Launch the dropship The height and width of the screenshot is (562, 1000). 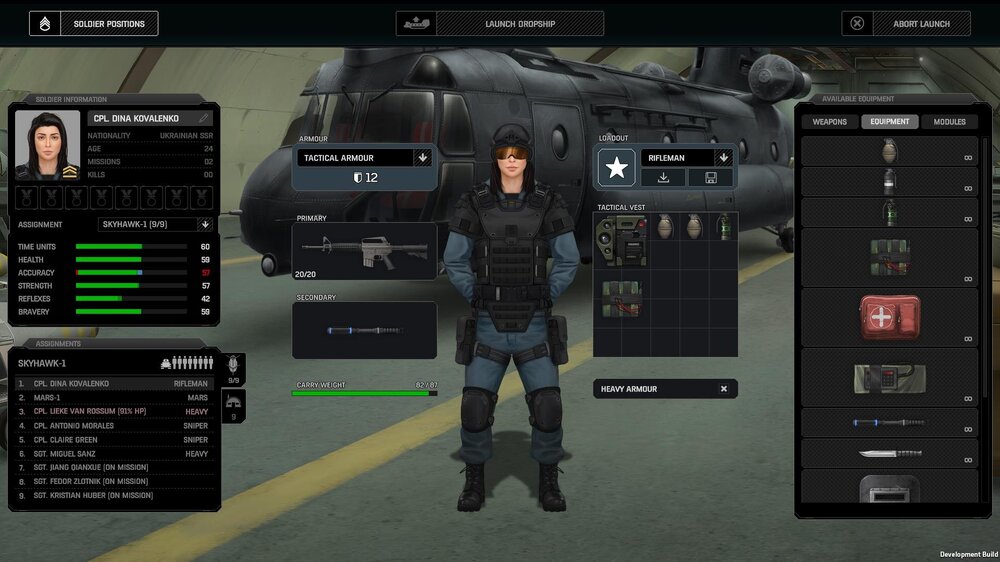coord(500,23)
